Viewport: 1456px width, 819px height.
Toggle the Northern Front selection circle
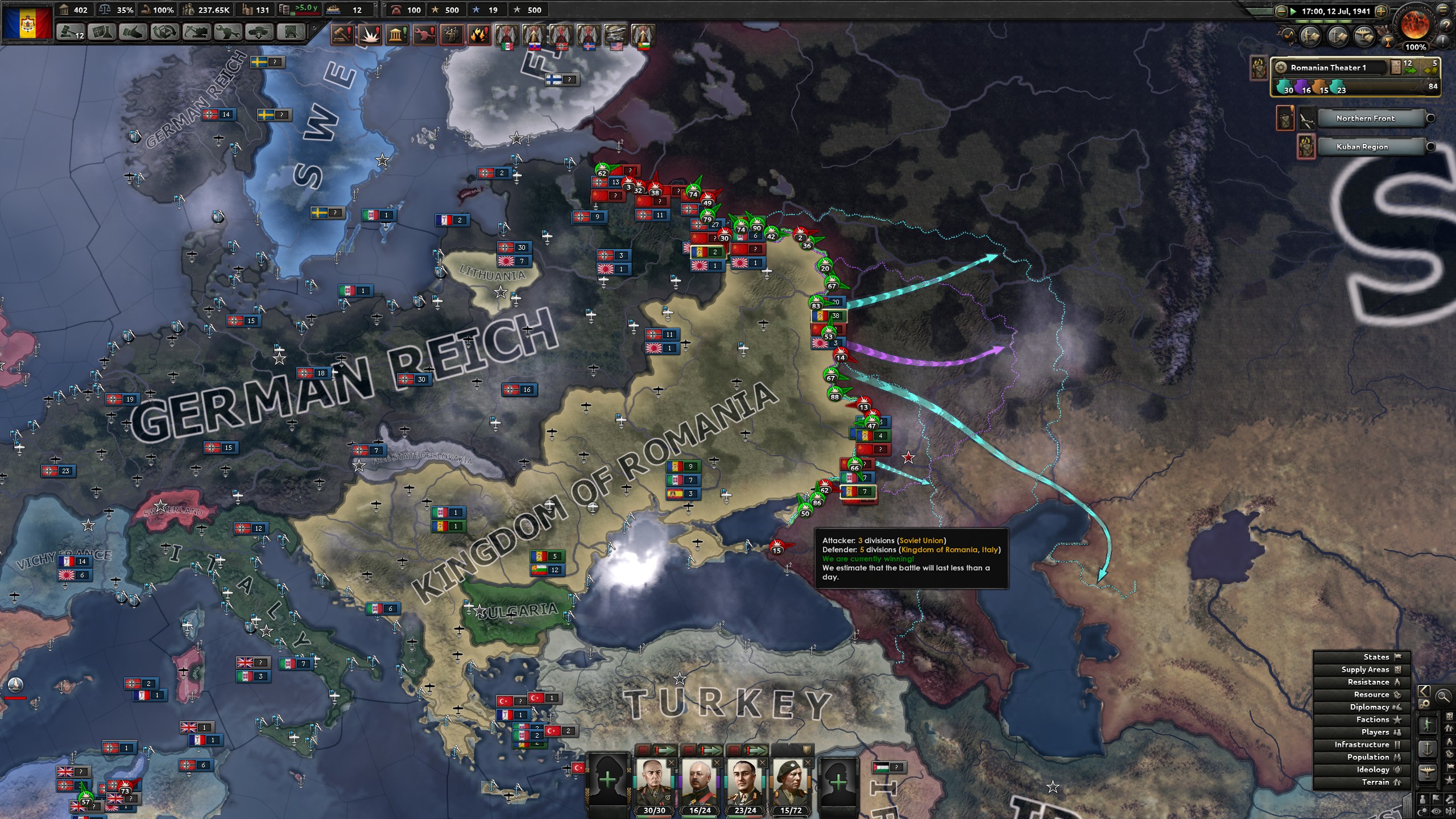[1432, 117]
